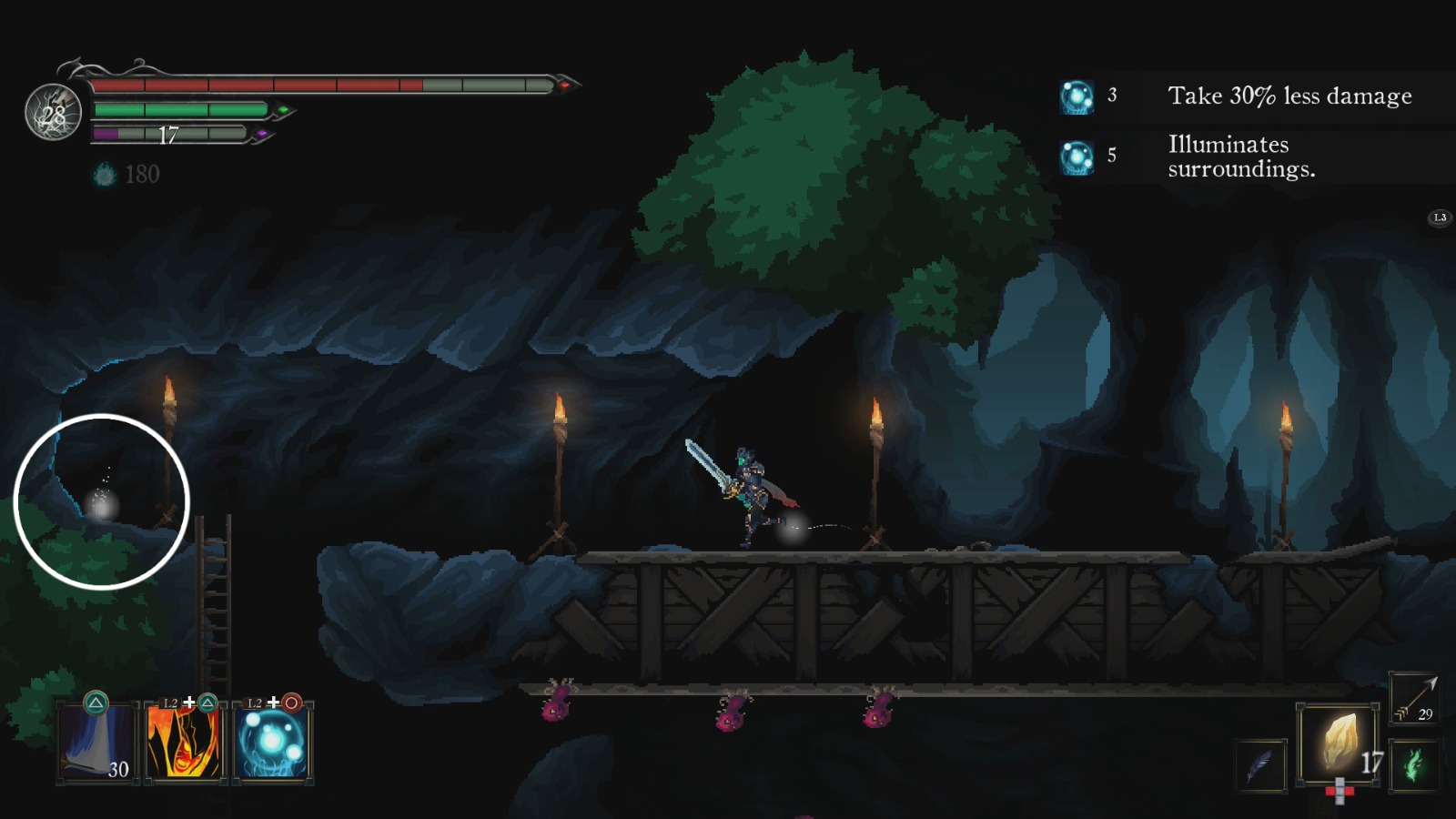Select the green phoenix plume icon

(x=1413, y=767)
